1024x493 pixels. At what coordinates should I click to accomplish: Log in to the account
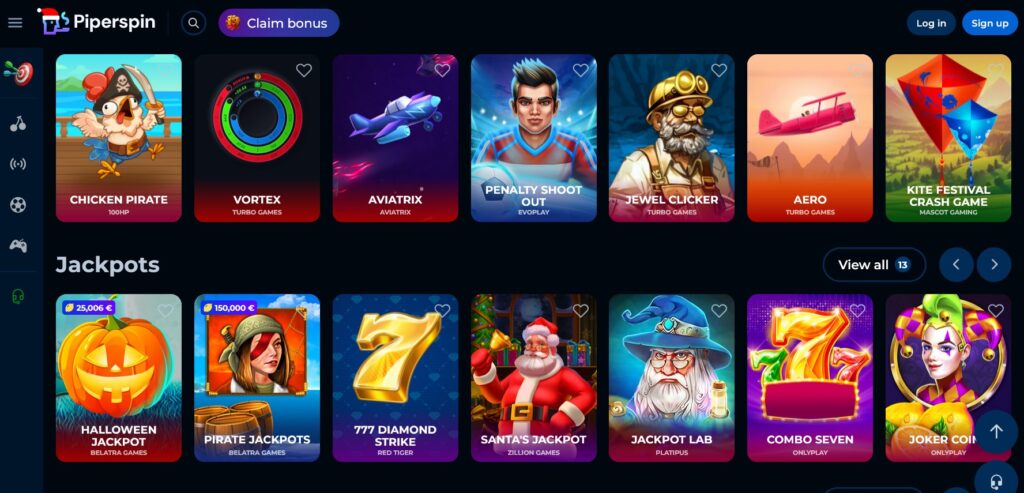tap(931, 23)
